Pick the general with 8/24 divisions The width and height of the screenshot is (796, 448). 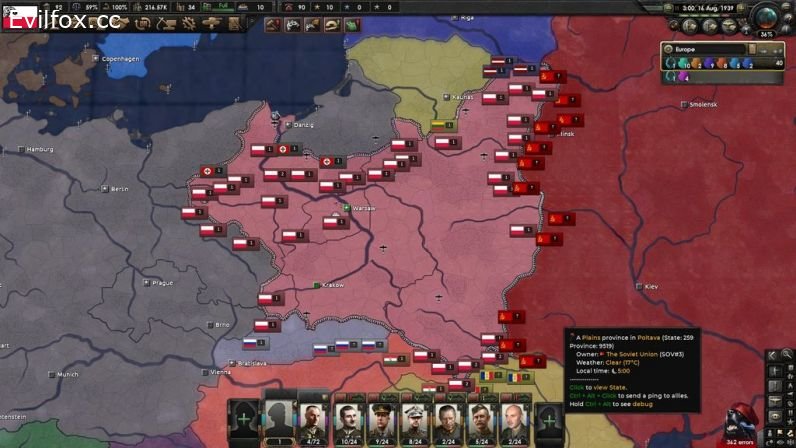pyautogui.click(x=414, y=421)
